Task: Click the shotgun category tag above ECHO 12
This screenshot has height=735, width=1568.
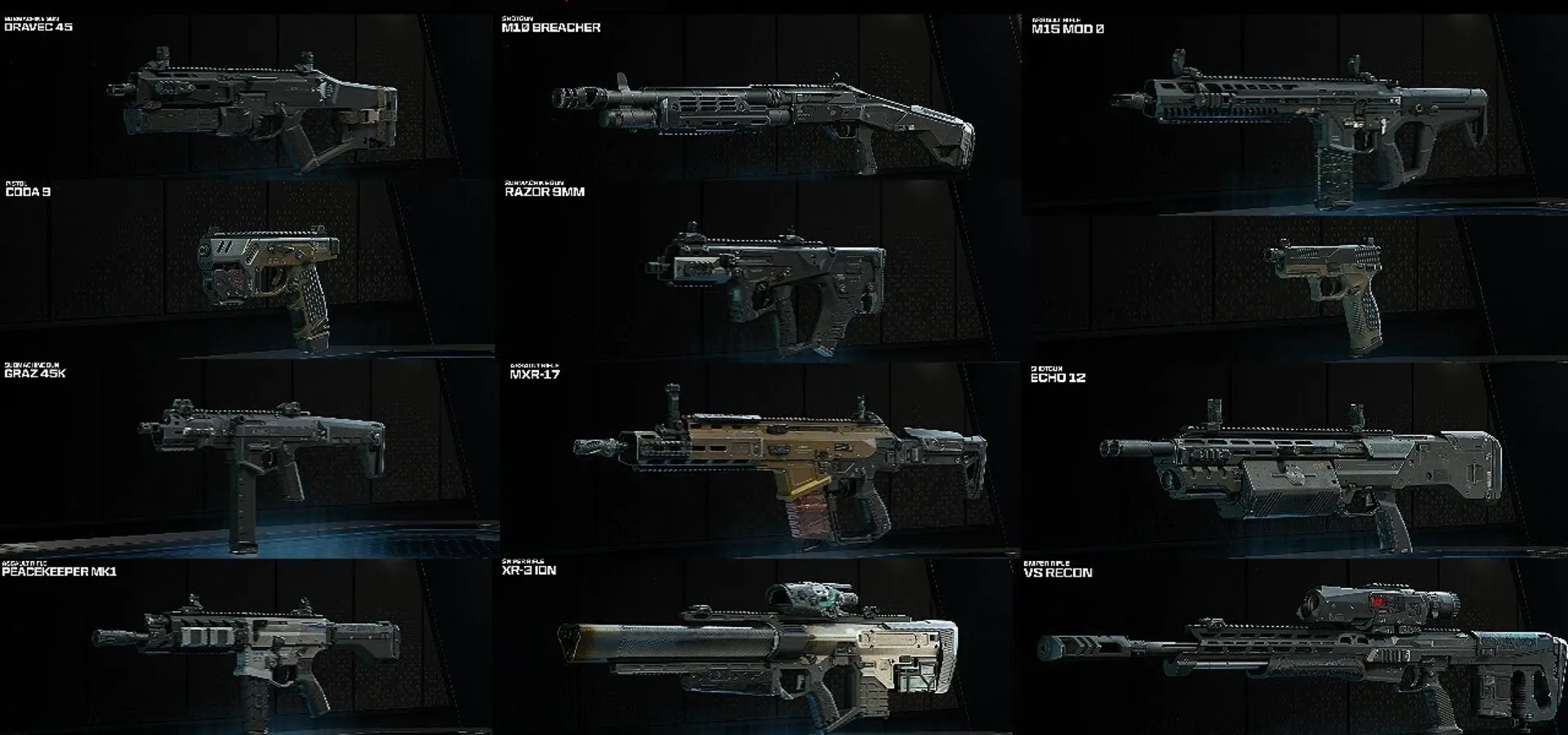Action: click(1048, 370)
